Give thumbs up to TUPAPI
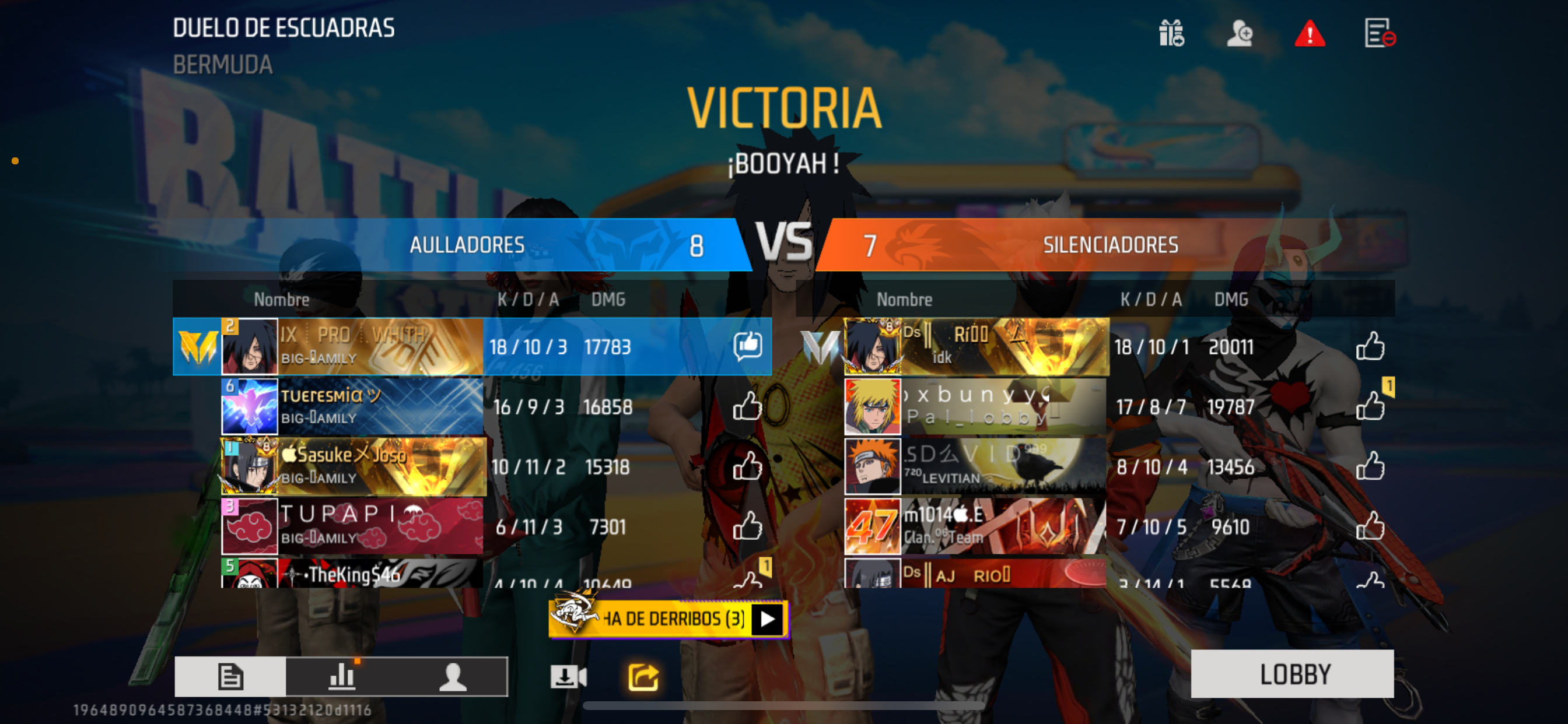1568x724 pixels. [747, 526]
